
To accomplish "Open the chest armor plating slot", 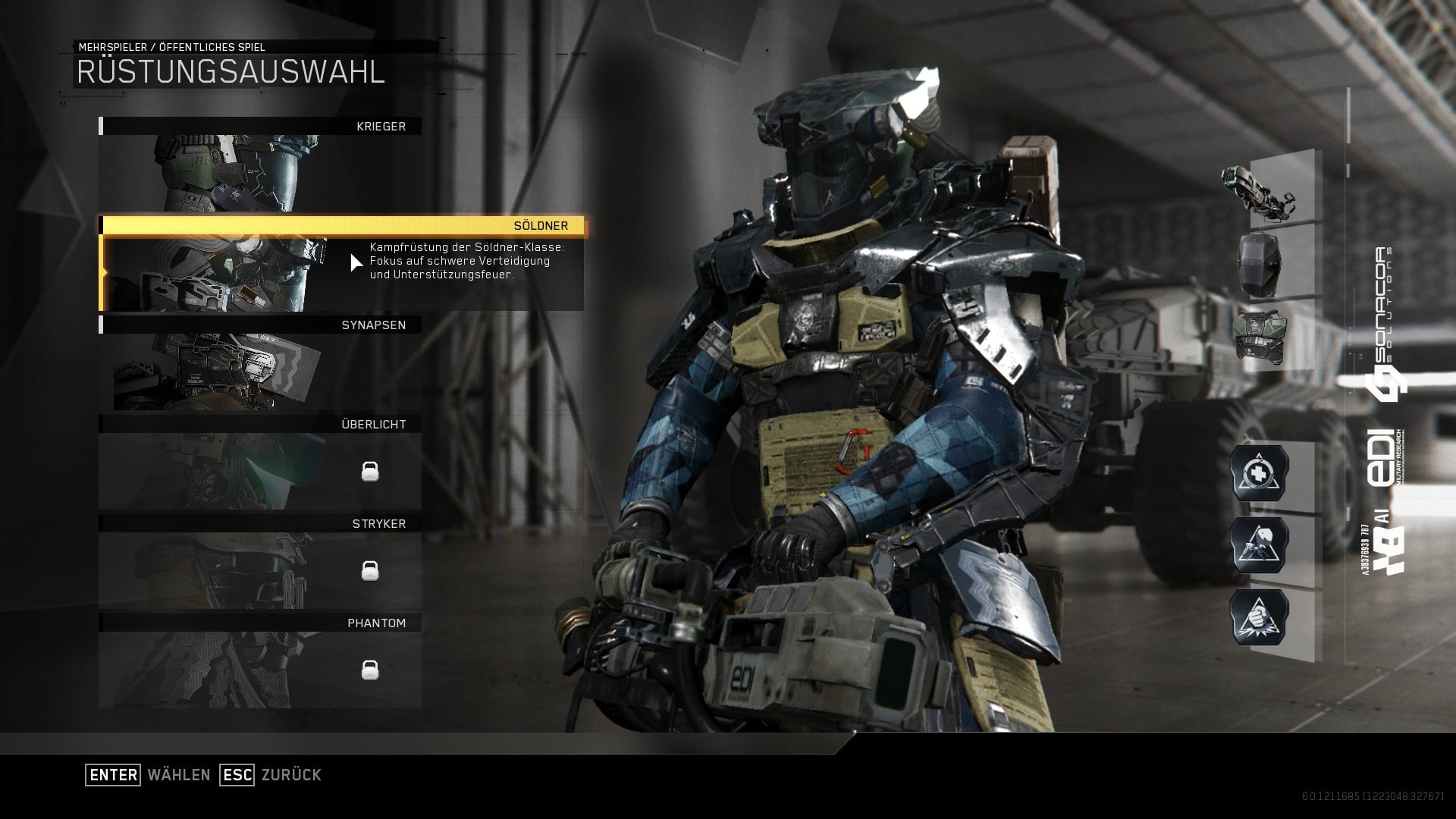I will (1260, 335).
